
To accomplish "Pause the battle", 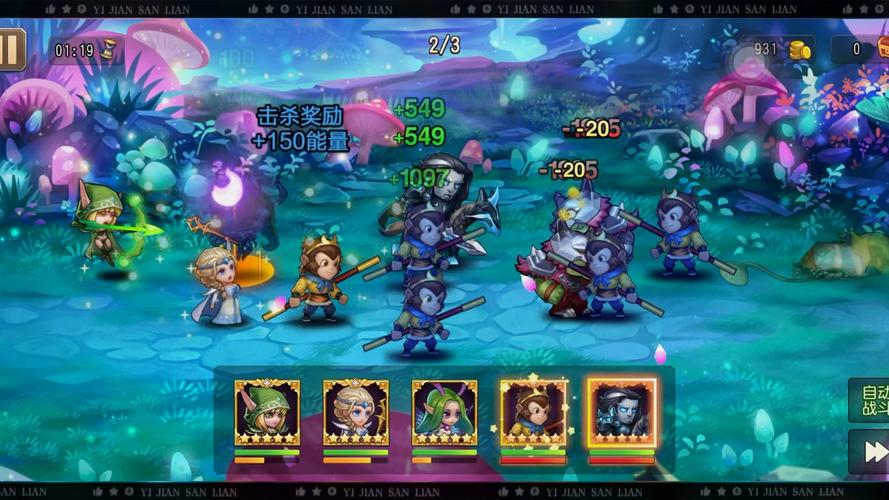I will coord(11,49).
